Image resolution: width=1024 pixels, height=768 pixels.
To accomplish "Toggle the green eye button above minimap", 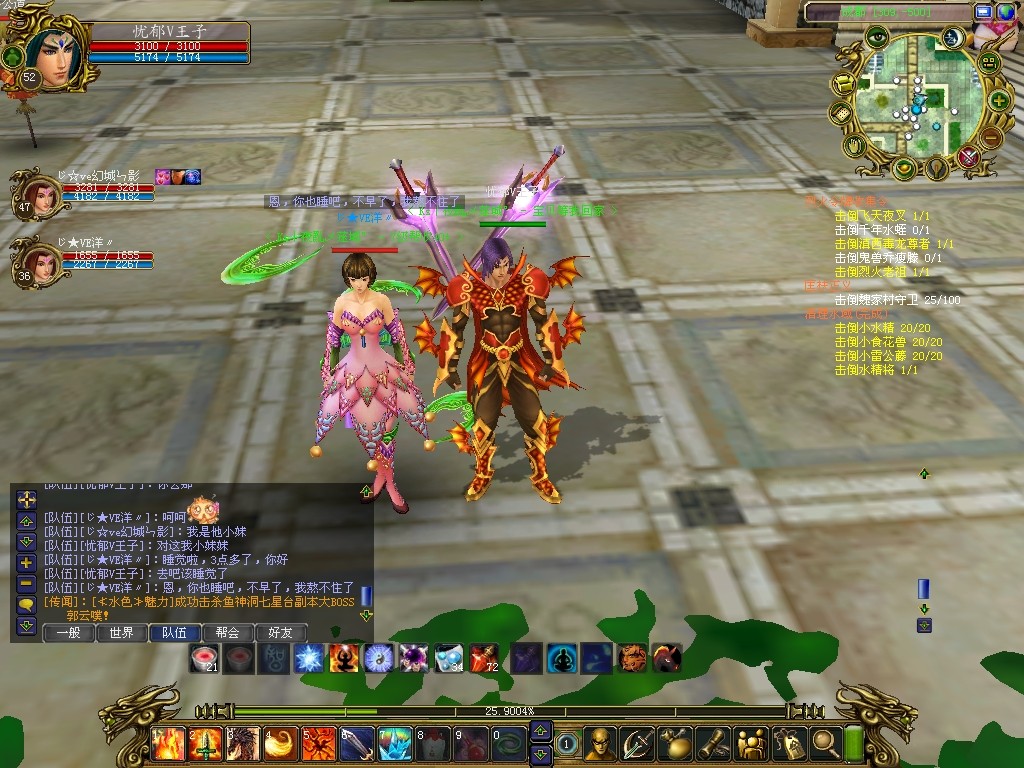I will pyautogui.click(x=877, y=38).
